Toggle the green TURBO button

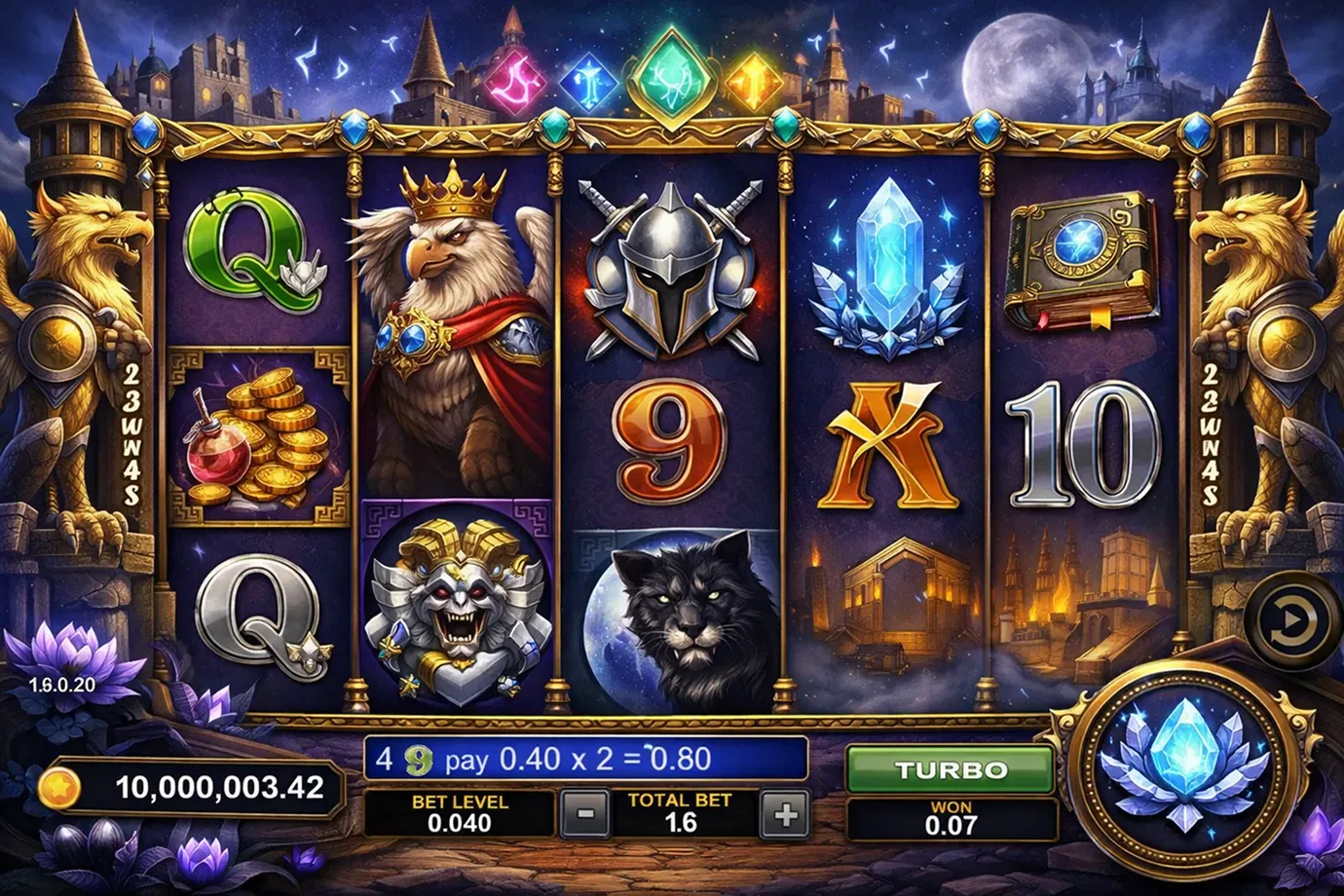click(951, 770)
